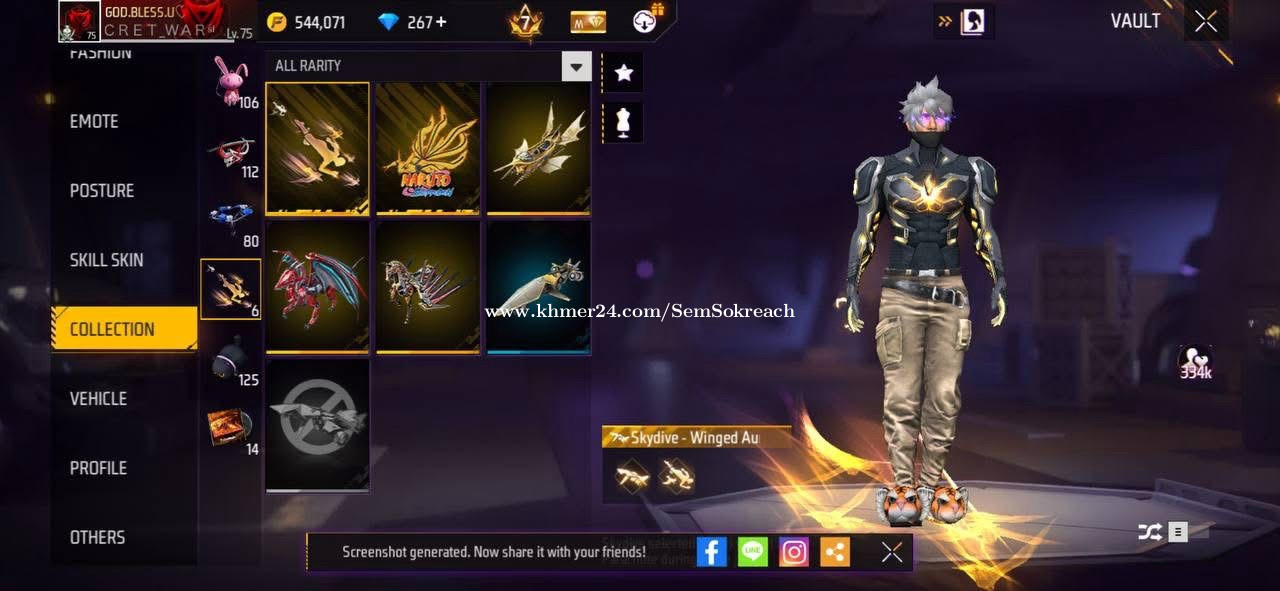Choose the red dragon skydive skin

pos(317,287)
